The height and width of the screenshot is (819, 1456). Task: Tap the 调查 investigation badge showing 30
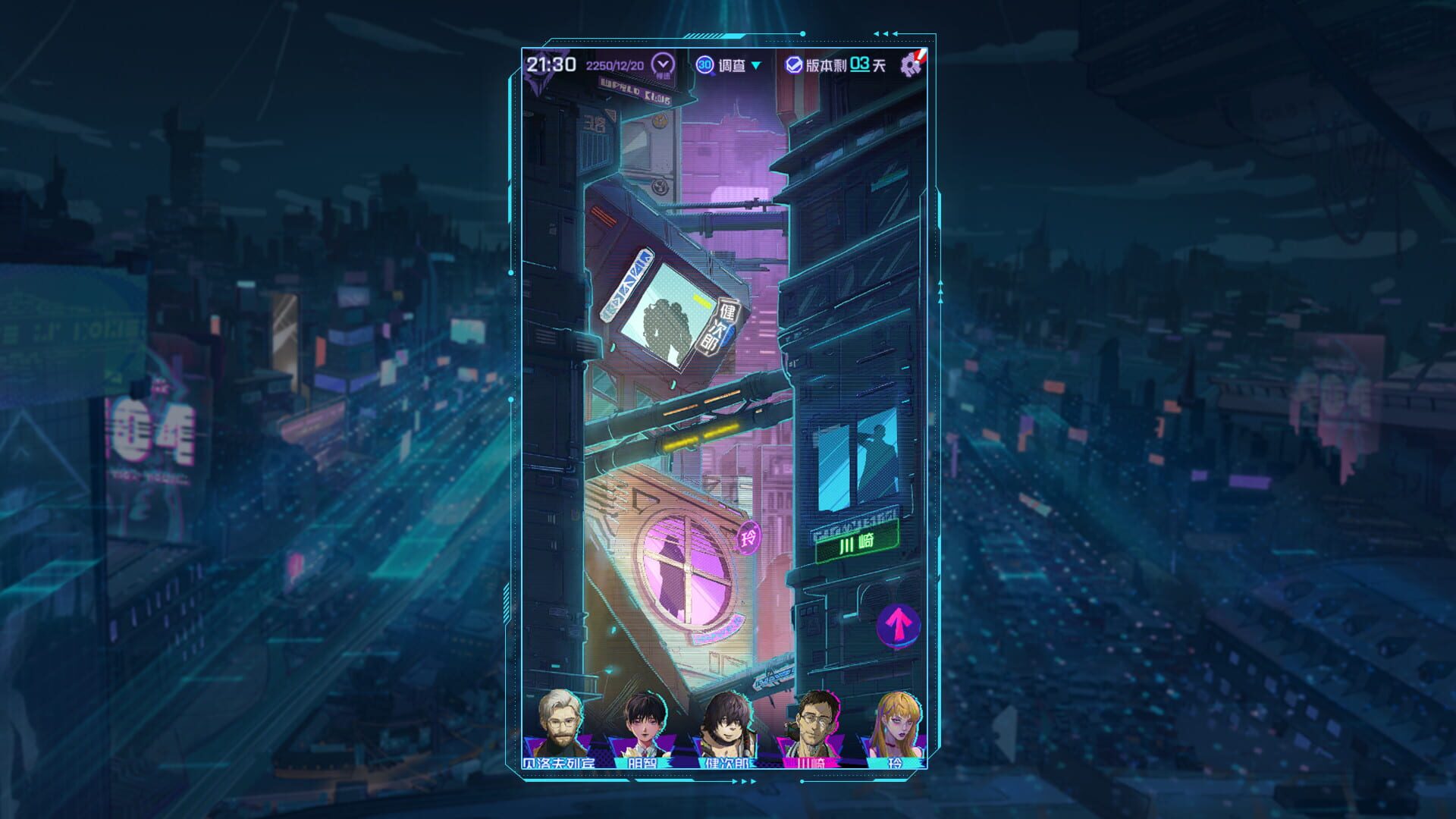705,66
